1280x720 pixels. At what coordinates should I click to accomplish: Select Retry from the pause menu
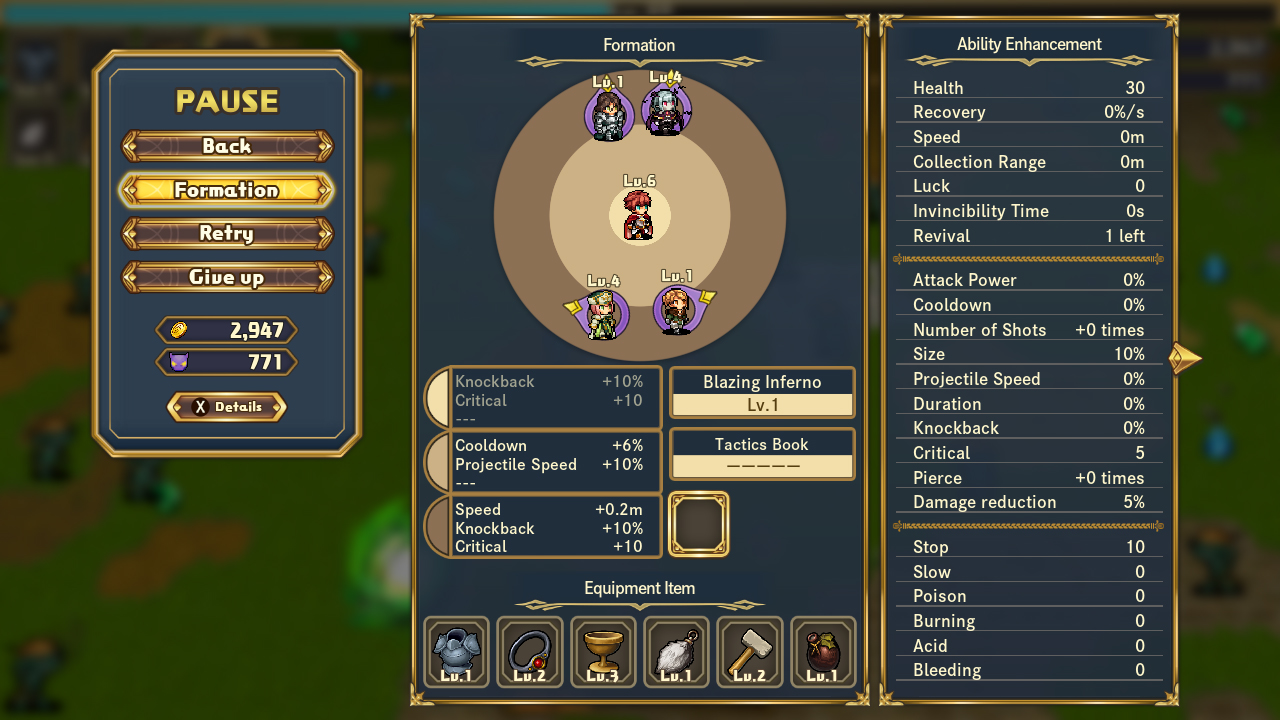227,233
